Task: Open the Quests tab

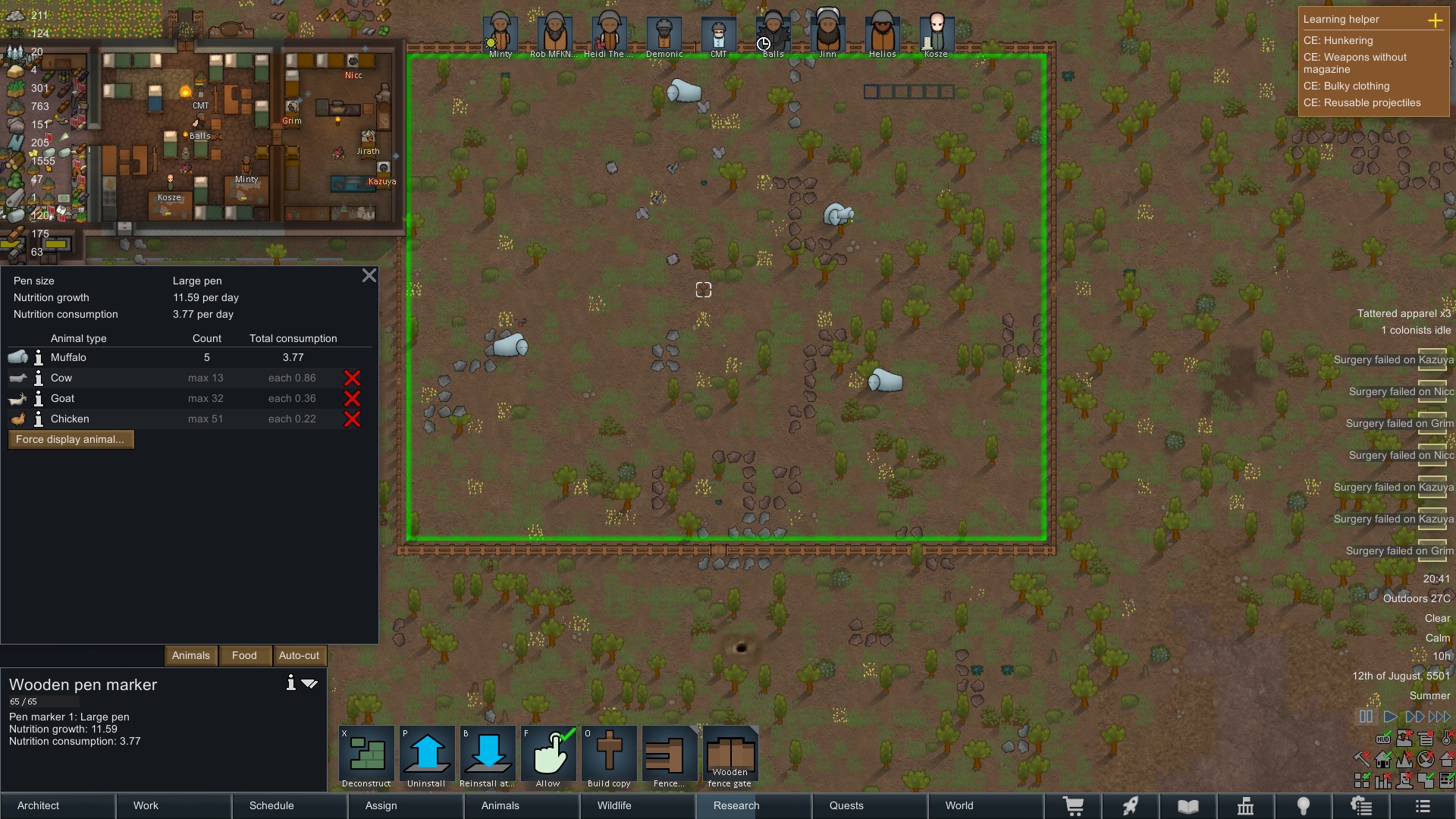Action: coord(846,805)
